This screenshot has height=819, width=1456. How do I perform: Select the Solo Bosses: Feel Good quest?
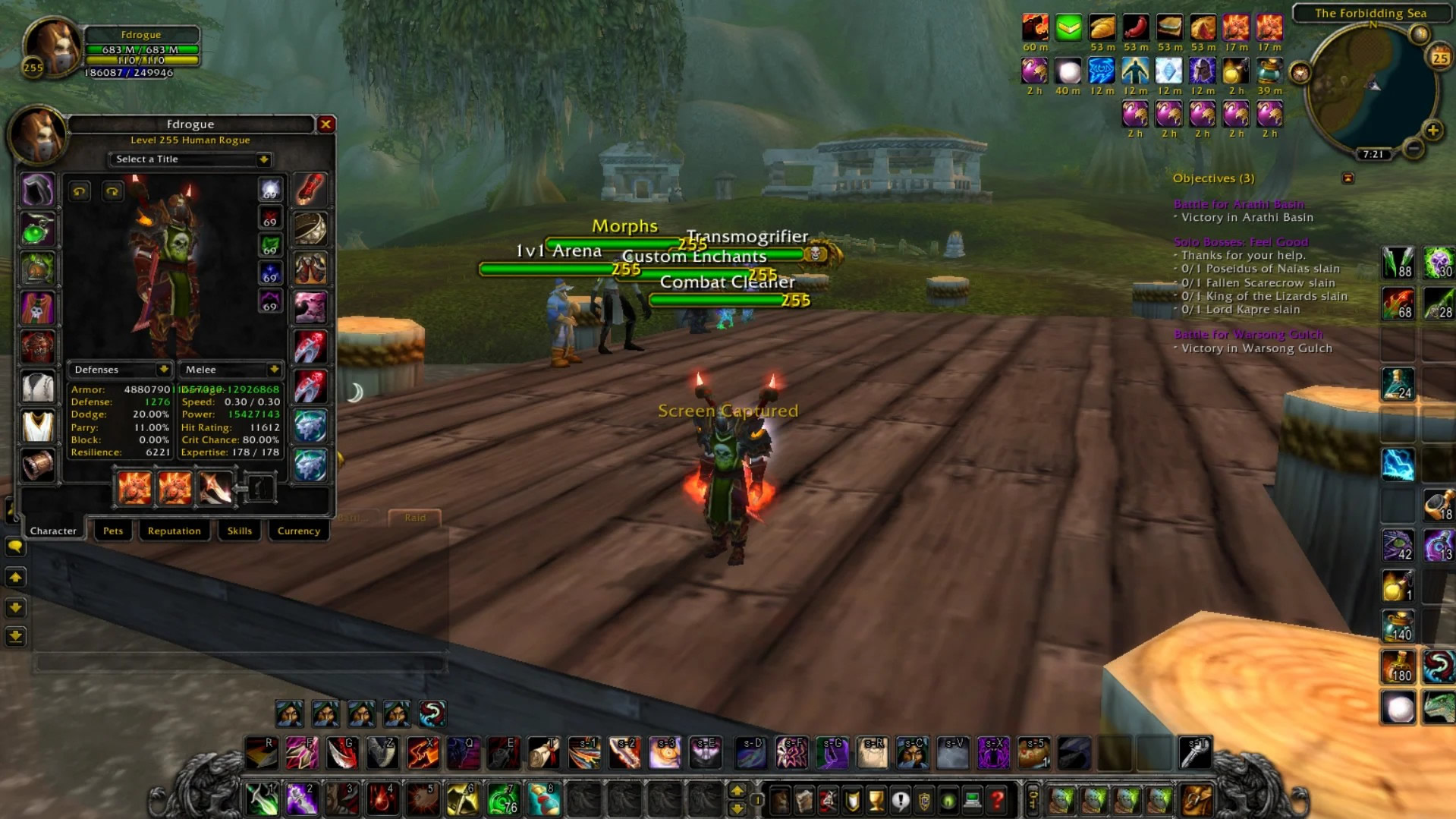[1241, 241]
